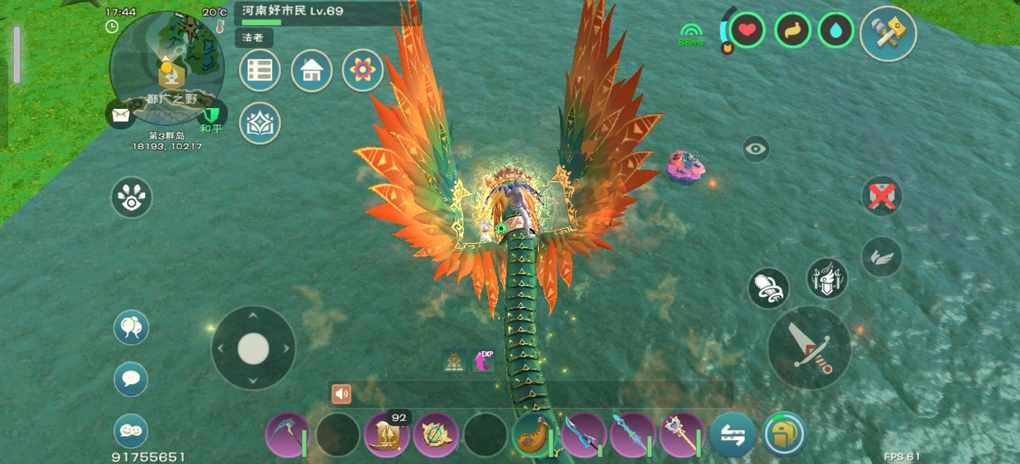Open the chat speech bubble
The image size is (1020, 464).
[131, 379]
